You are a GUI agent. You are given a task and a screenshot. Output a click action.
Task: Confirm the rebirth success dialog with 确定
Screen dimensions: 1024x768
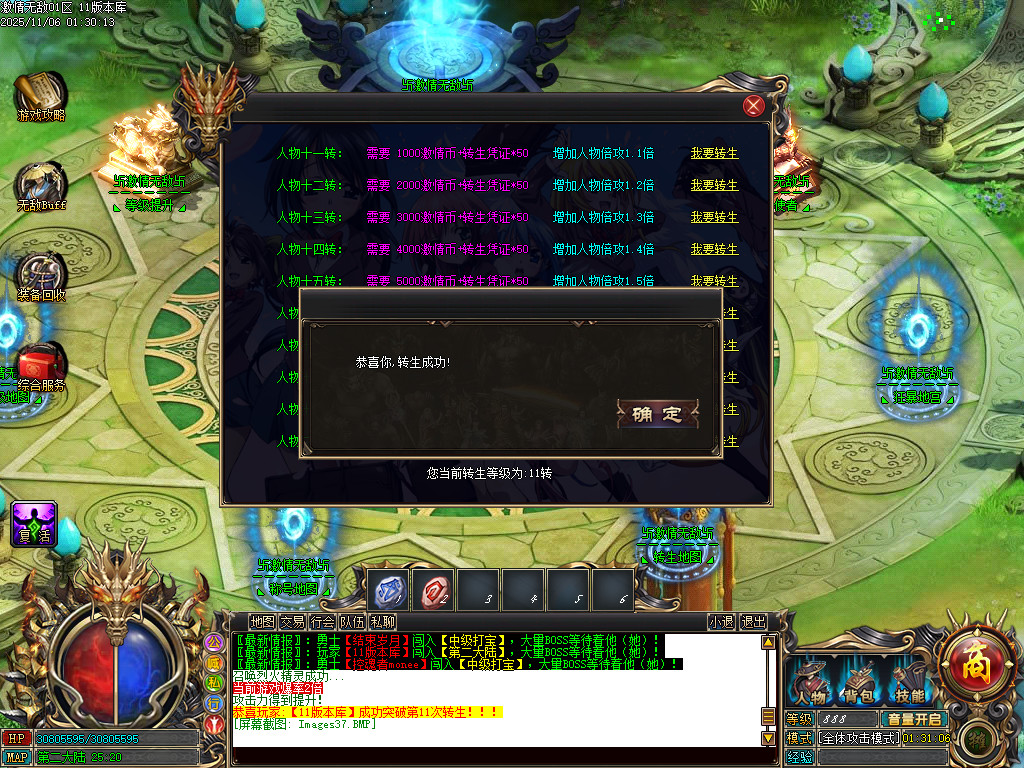657,414
